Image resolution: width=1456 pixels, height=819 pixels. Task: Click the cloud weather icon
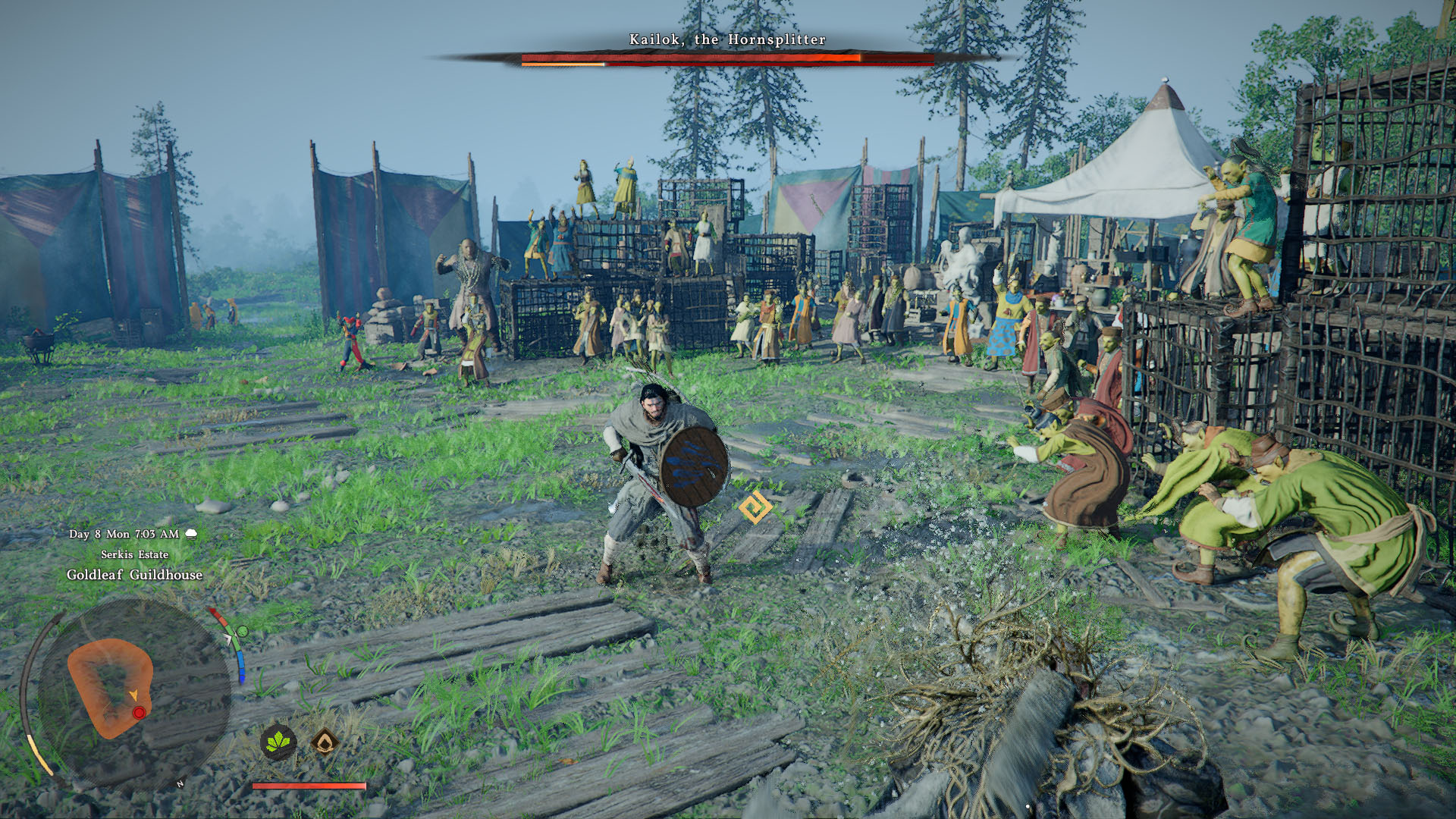point(191,534)
